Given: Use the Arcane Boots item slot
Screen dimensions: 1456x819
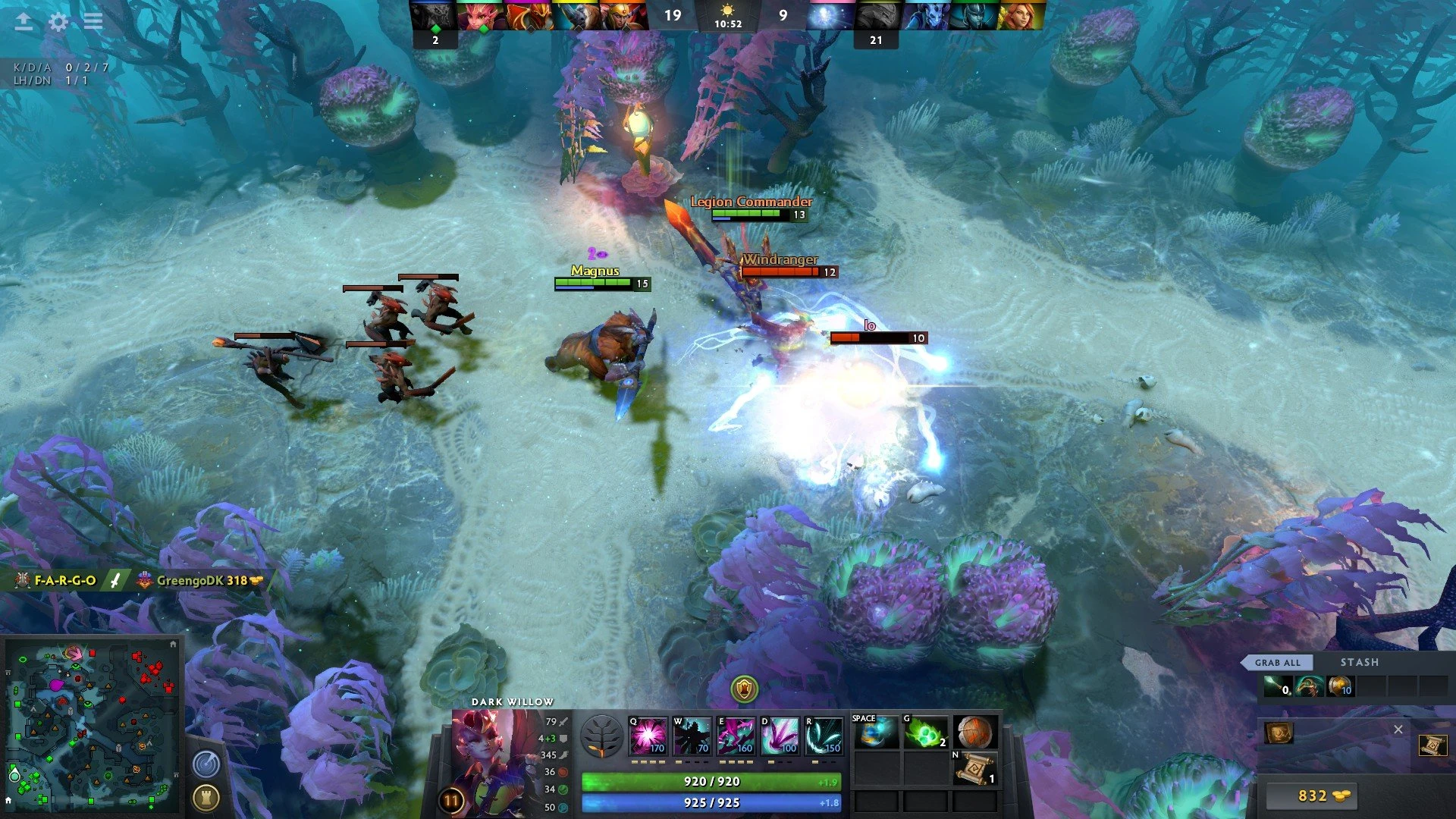Looking at the screenshot, I should [x=876, y=733].
